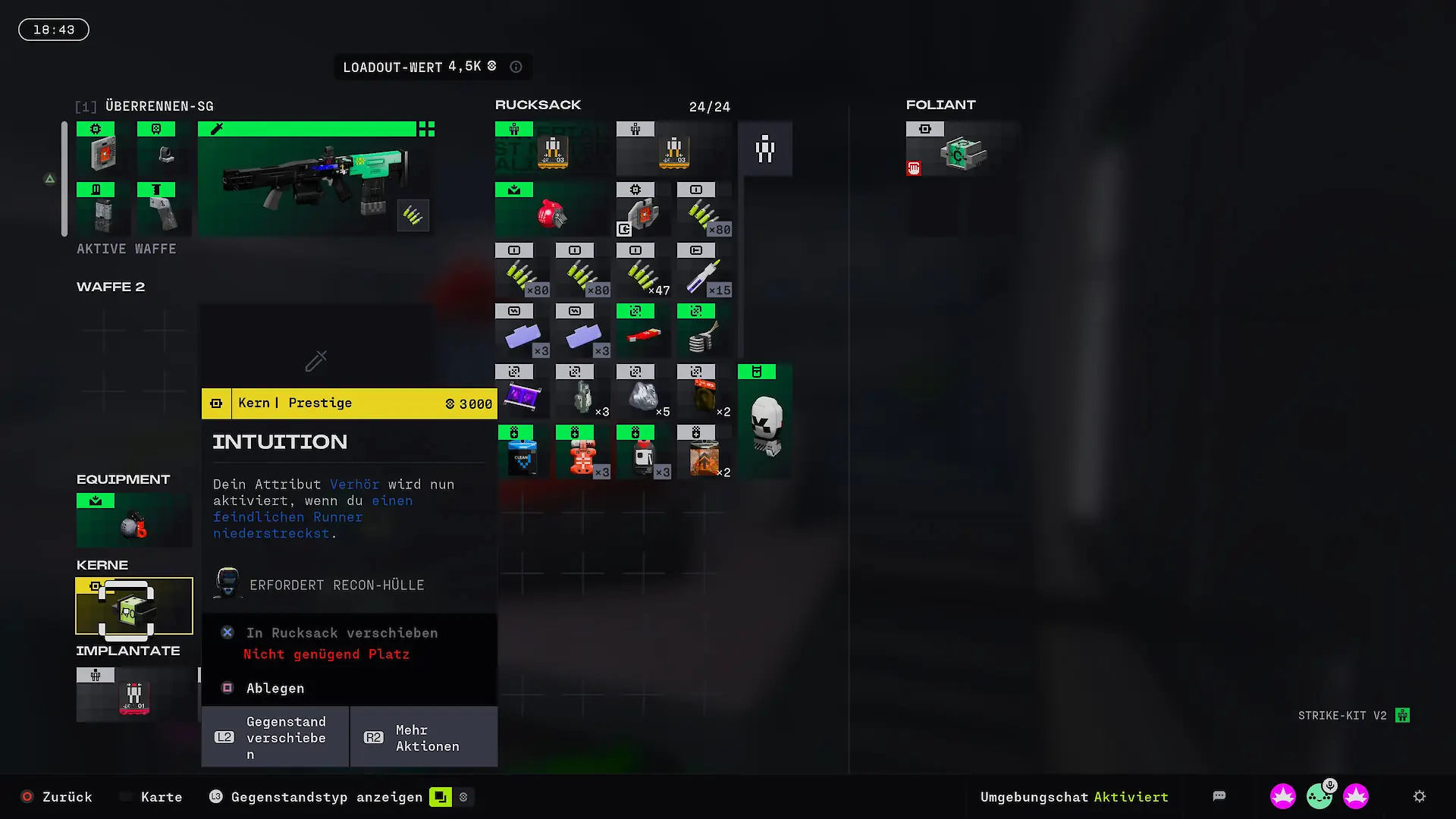1456x819 pixels.
Task: Open the chat bubble icon
Action: coord(1219,796)
